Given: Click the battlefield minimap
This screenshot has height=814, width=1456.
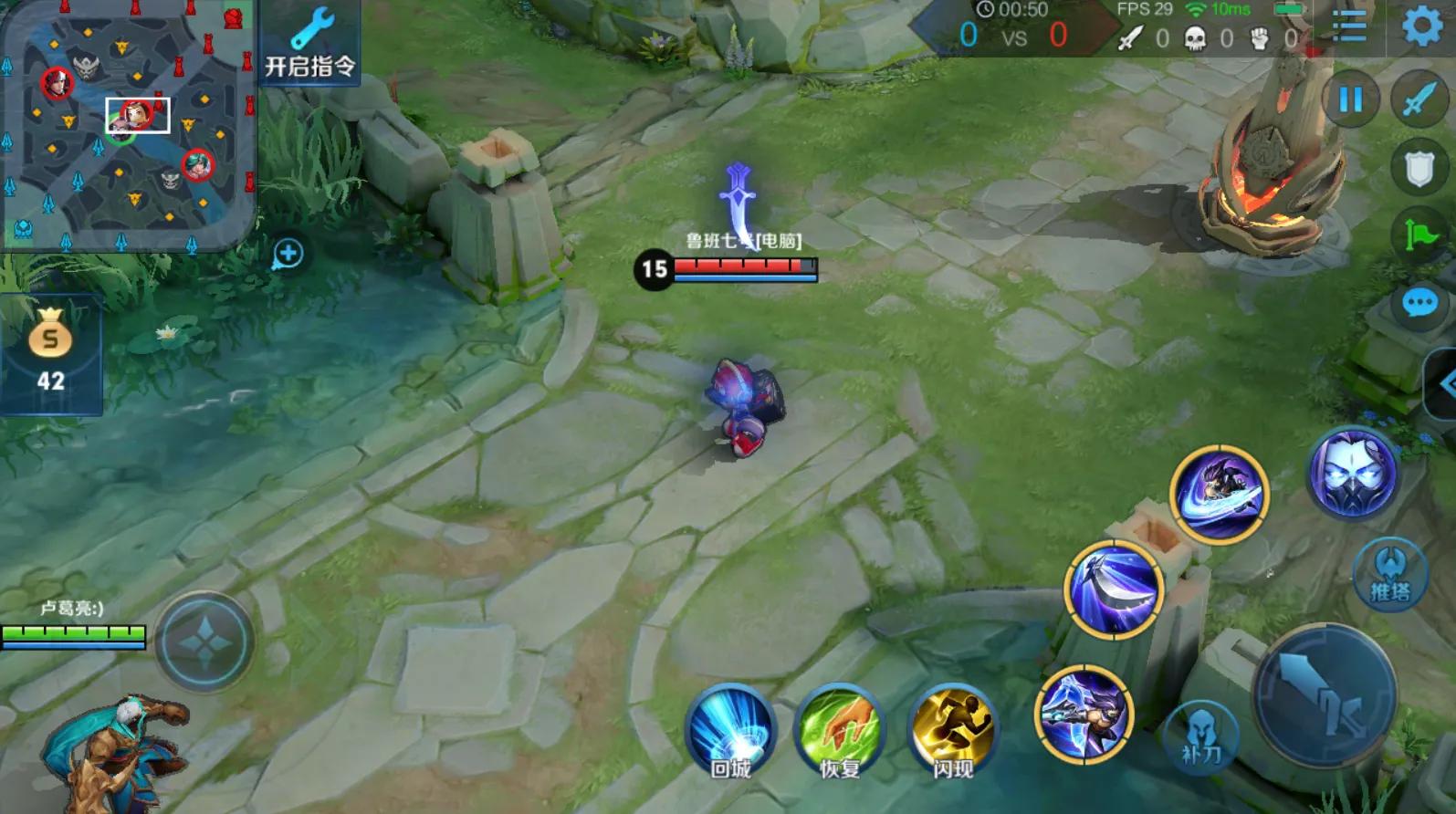Looking at the screenshot, I should [x=127, y=125].
